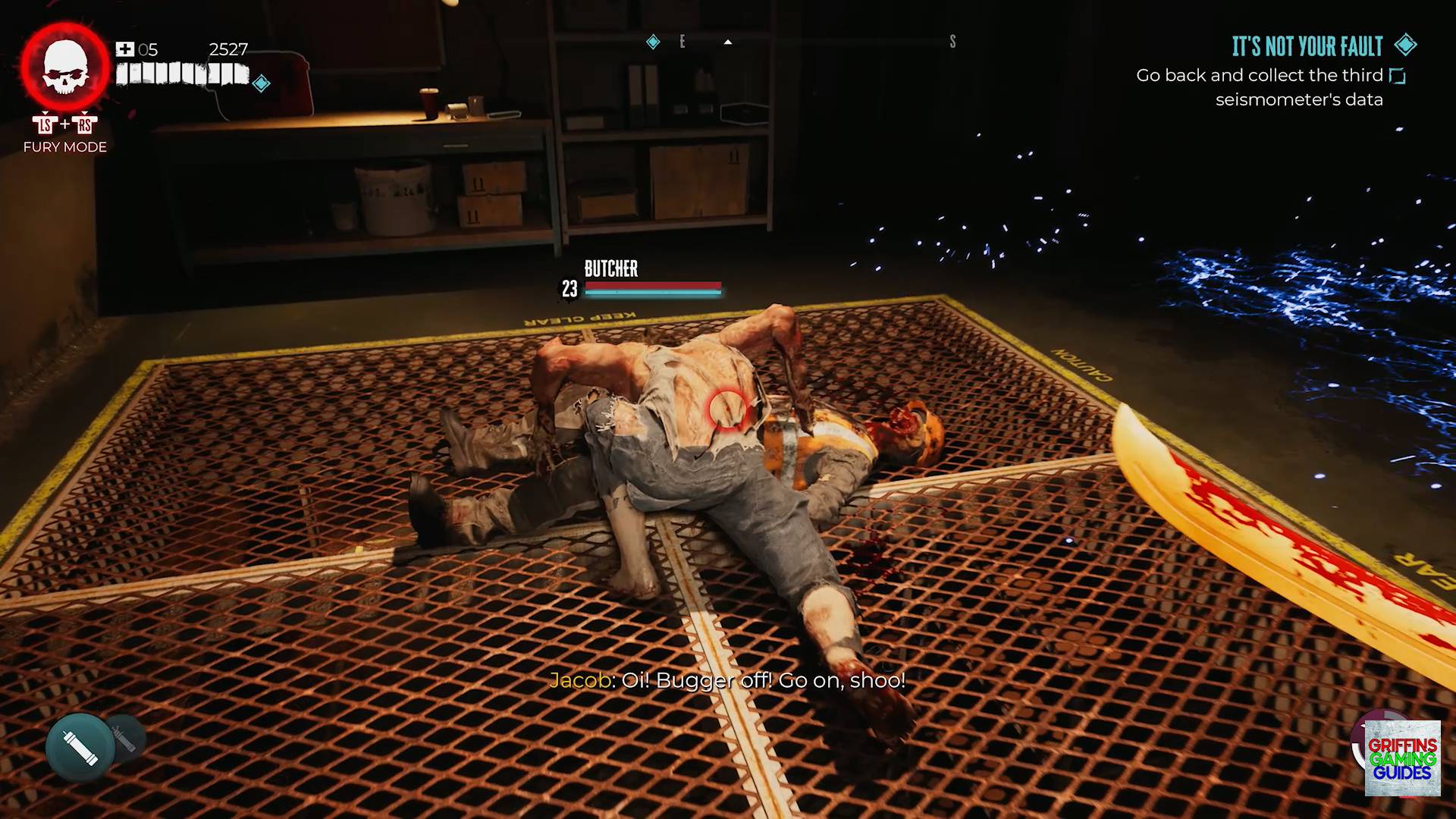Click the Griffins Gaming Guides watermark logo

pos(1402,758)
